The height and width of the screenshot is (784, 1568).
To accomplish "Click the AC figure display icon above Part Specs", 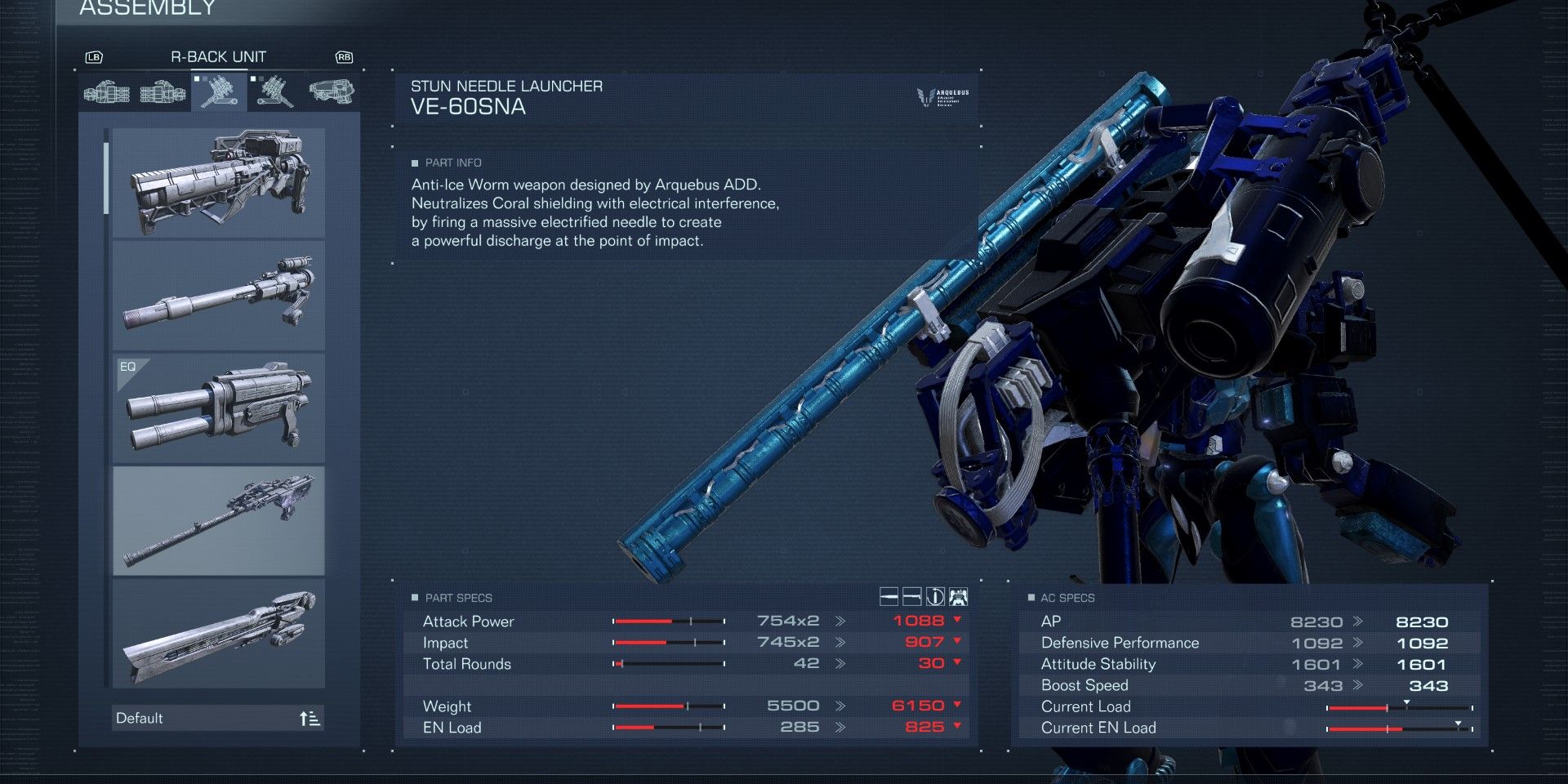I will tap(957, 597).
